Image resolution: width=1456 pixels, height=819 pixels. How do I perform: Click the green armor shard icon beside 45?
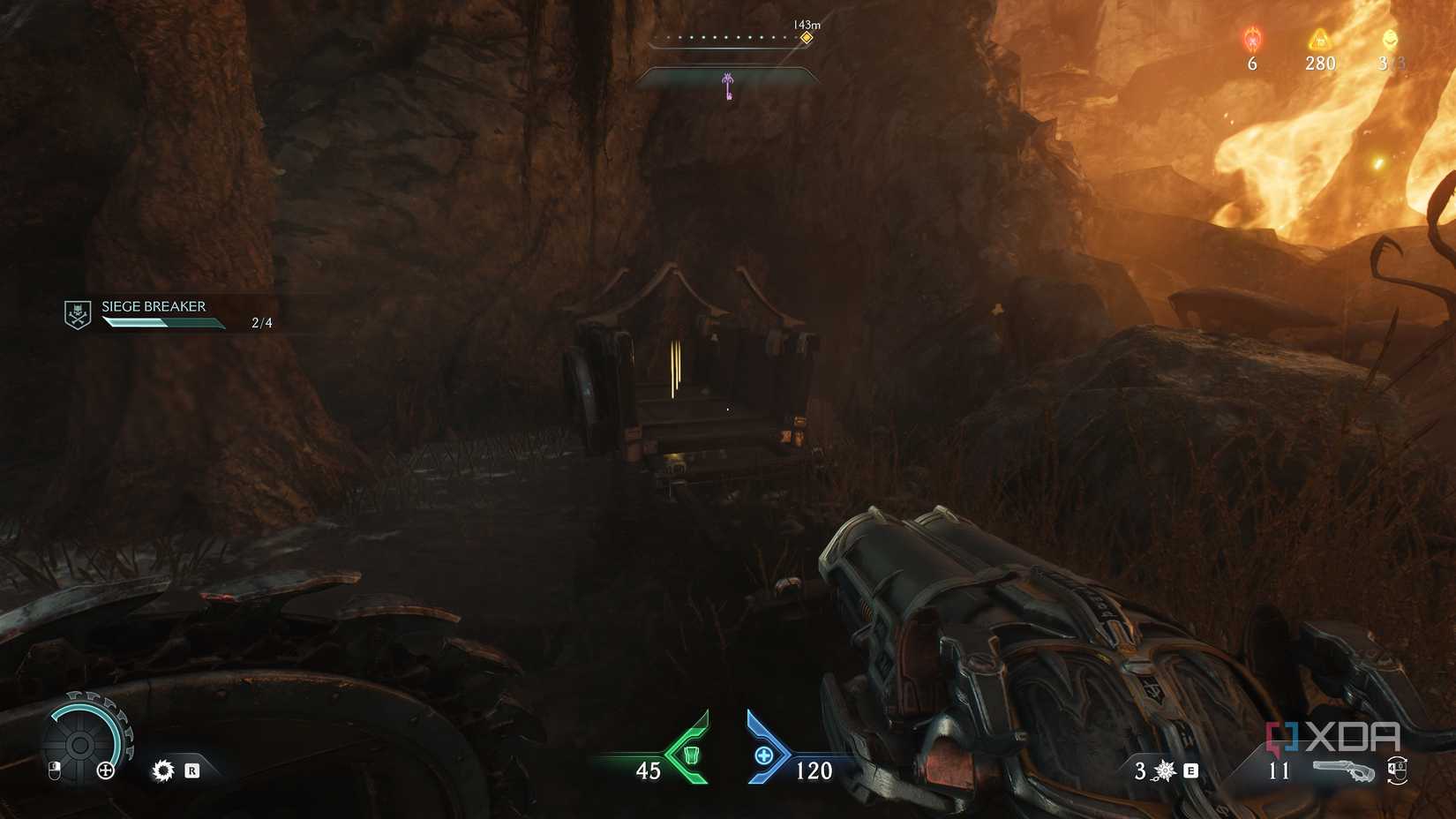(693, 755)
